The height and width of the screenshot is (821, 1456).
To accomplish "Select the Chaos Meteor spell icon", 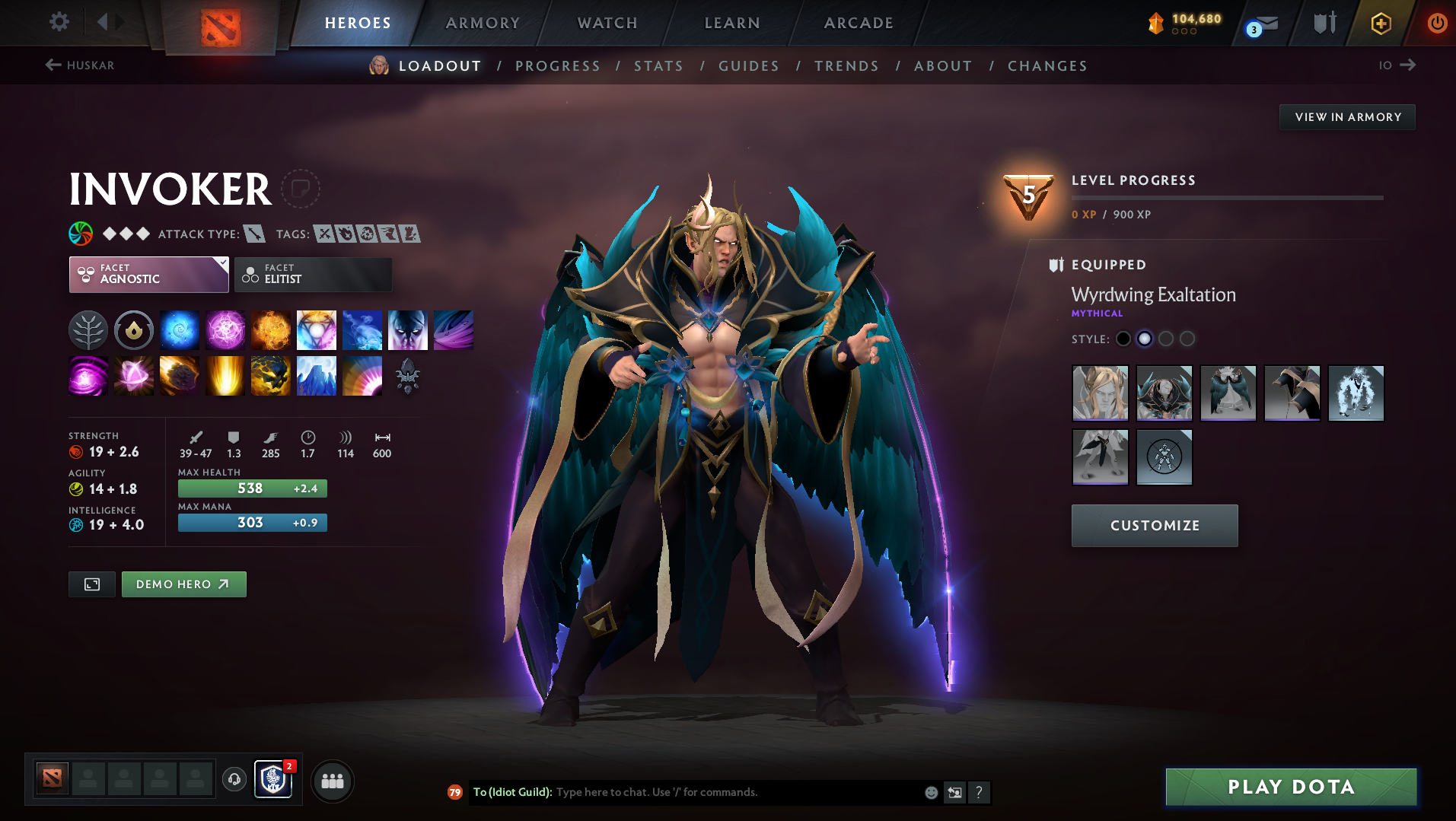I will click(180, 376).
